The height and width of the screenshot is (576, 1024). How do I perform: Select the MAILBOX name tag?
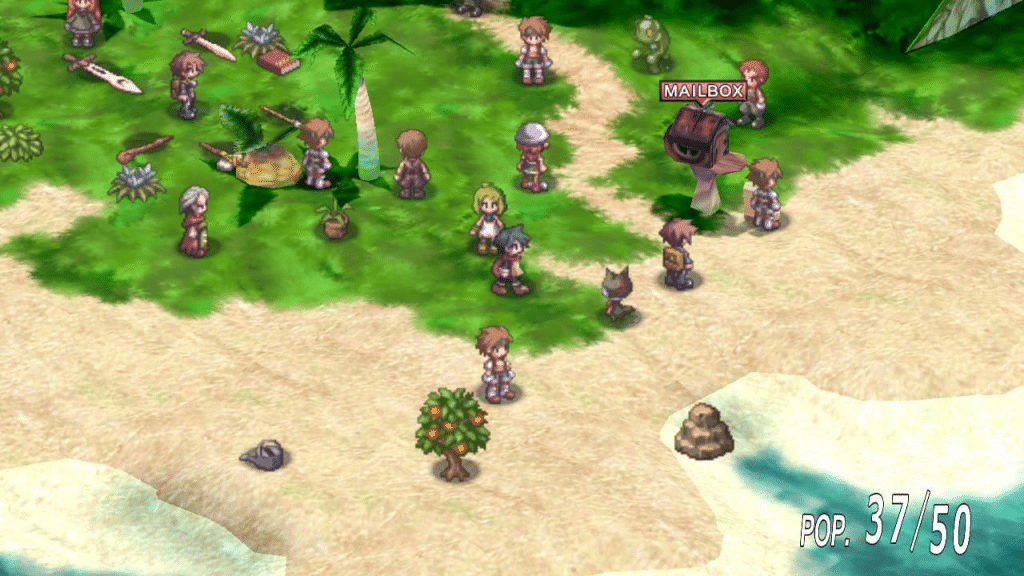coord(702,91)
